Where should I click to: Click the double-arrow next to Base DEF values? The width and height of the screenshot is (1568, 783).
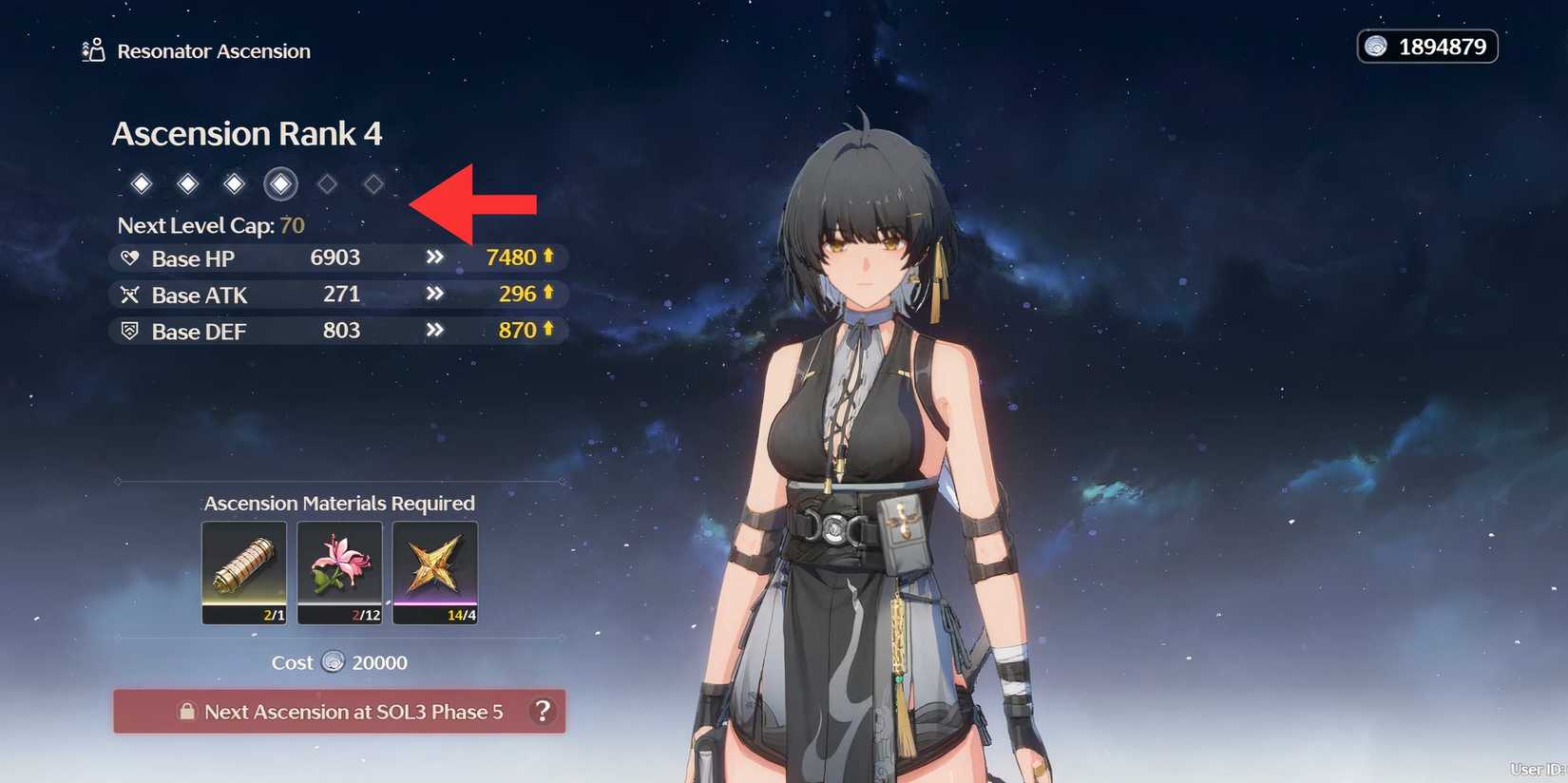[x=434, y=330]
